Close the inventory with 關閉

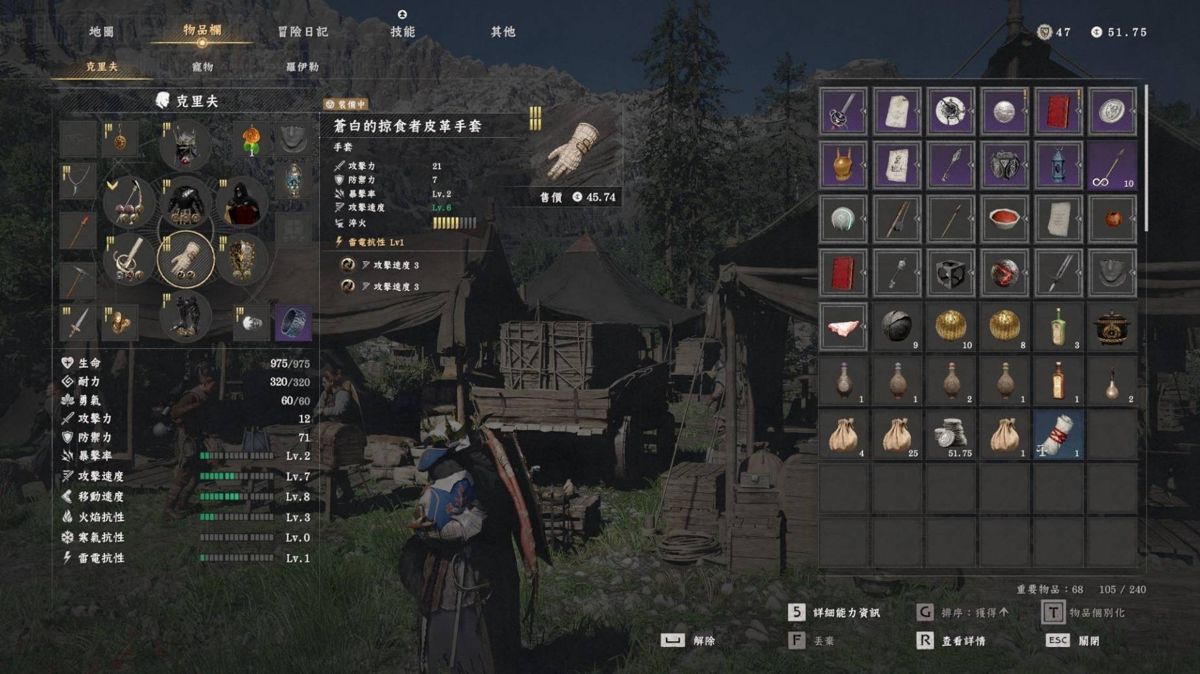tap(1074, 641)
